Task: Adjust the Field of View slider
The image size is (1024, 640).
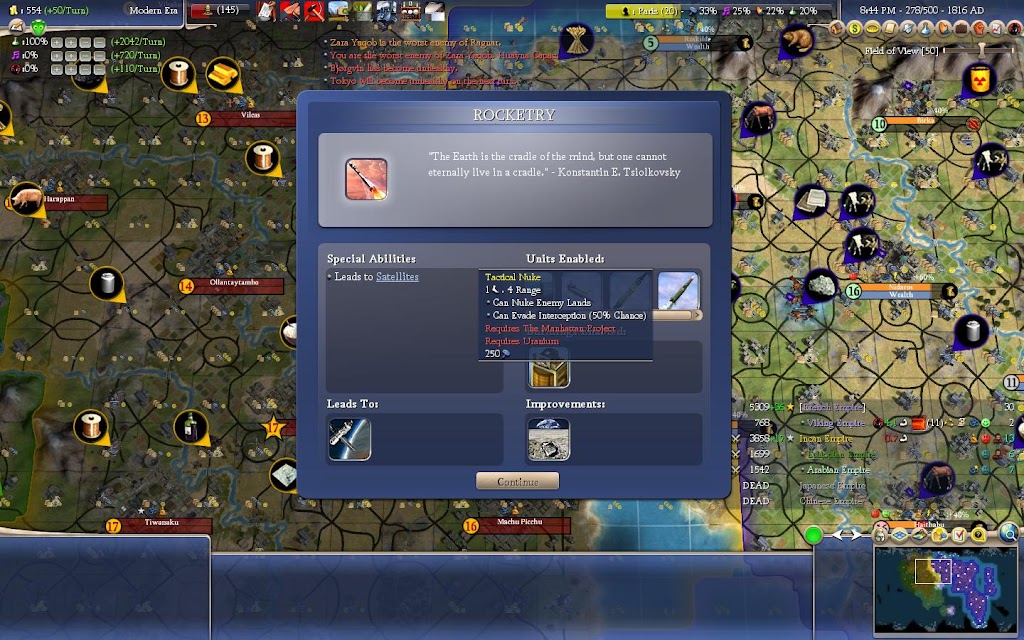Action: pyautogui.click(x=980, y=50)
